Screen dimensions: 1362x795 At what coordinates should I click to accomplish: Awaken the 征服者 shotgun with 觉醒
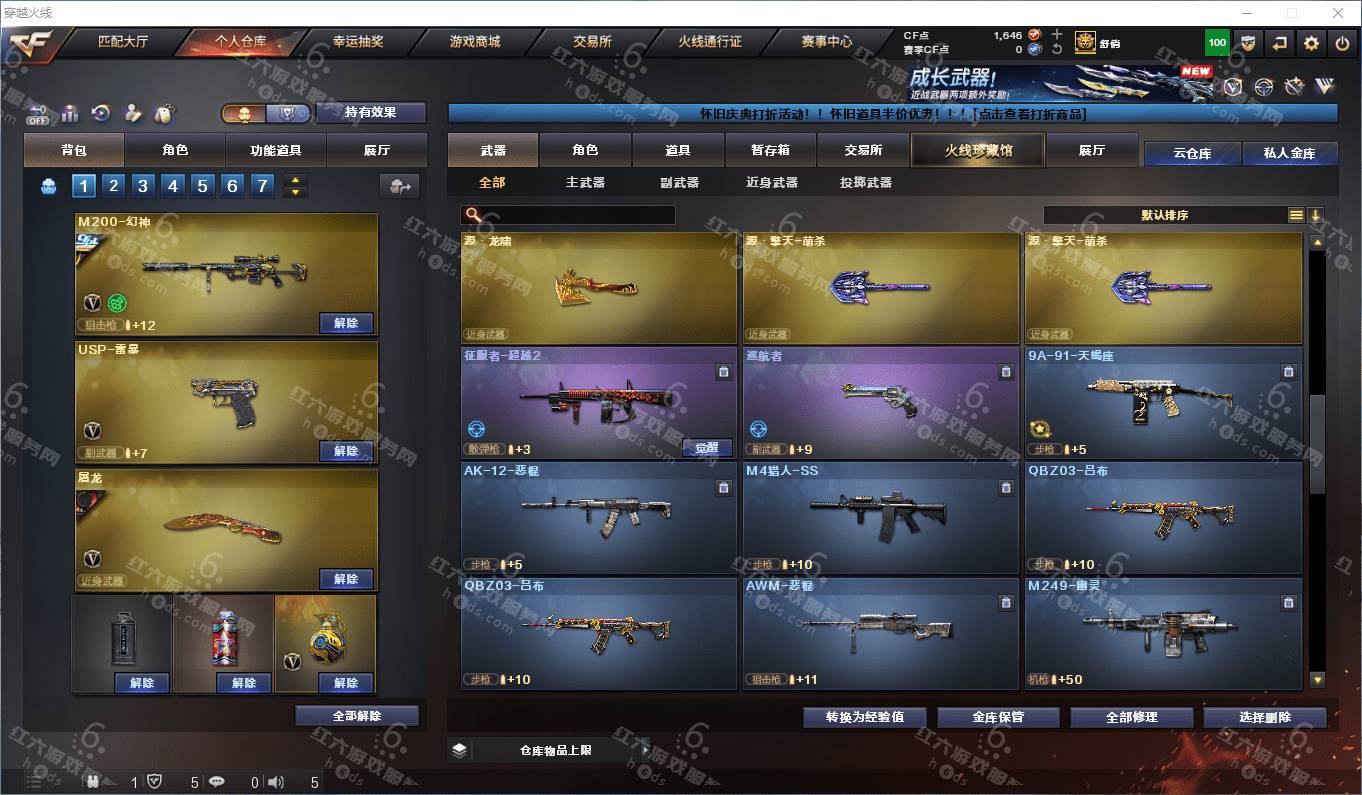point(707,448)
